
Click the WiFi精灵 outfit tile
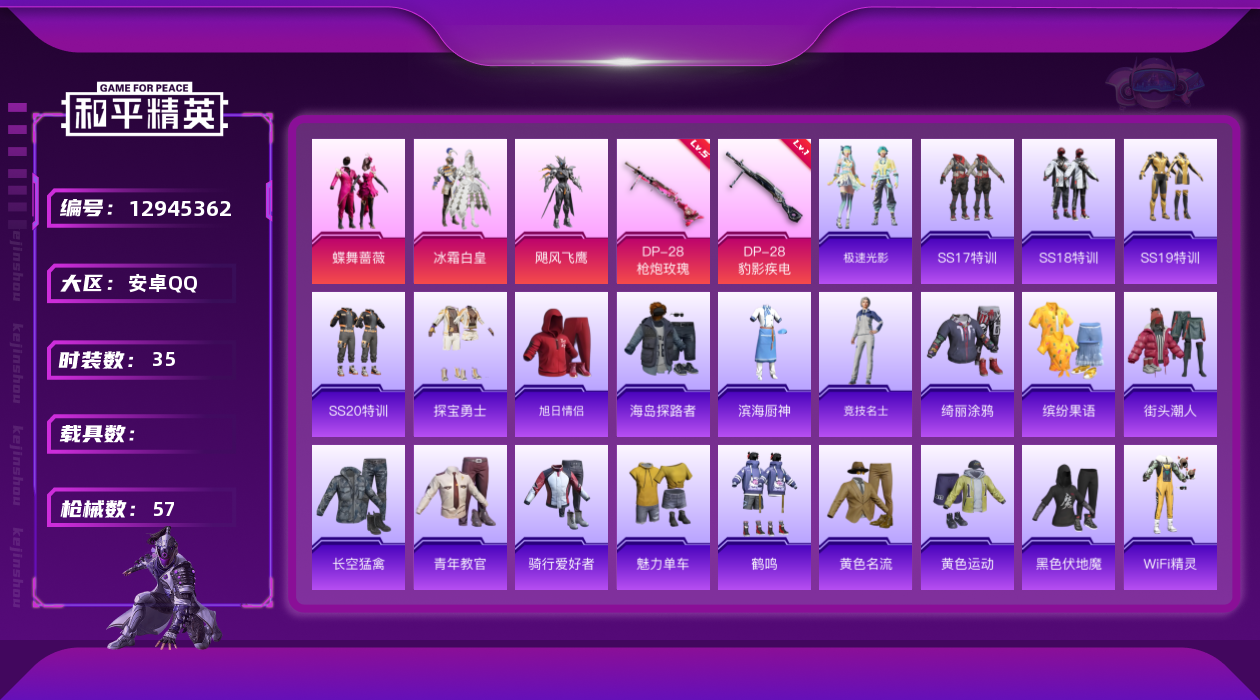coord(1170,517)
